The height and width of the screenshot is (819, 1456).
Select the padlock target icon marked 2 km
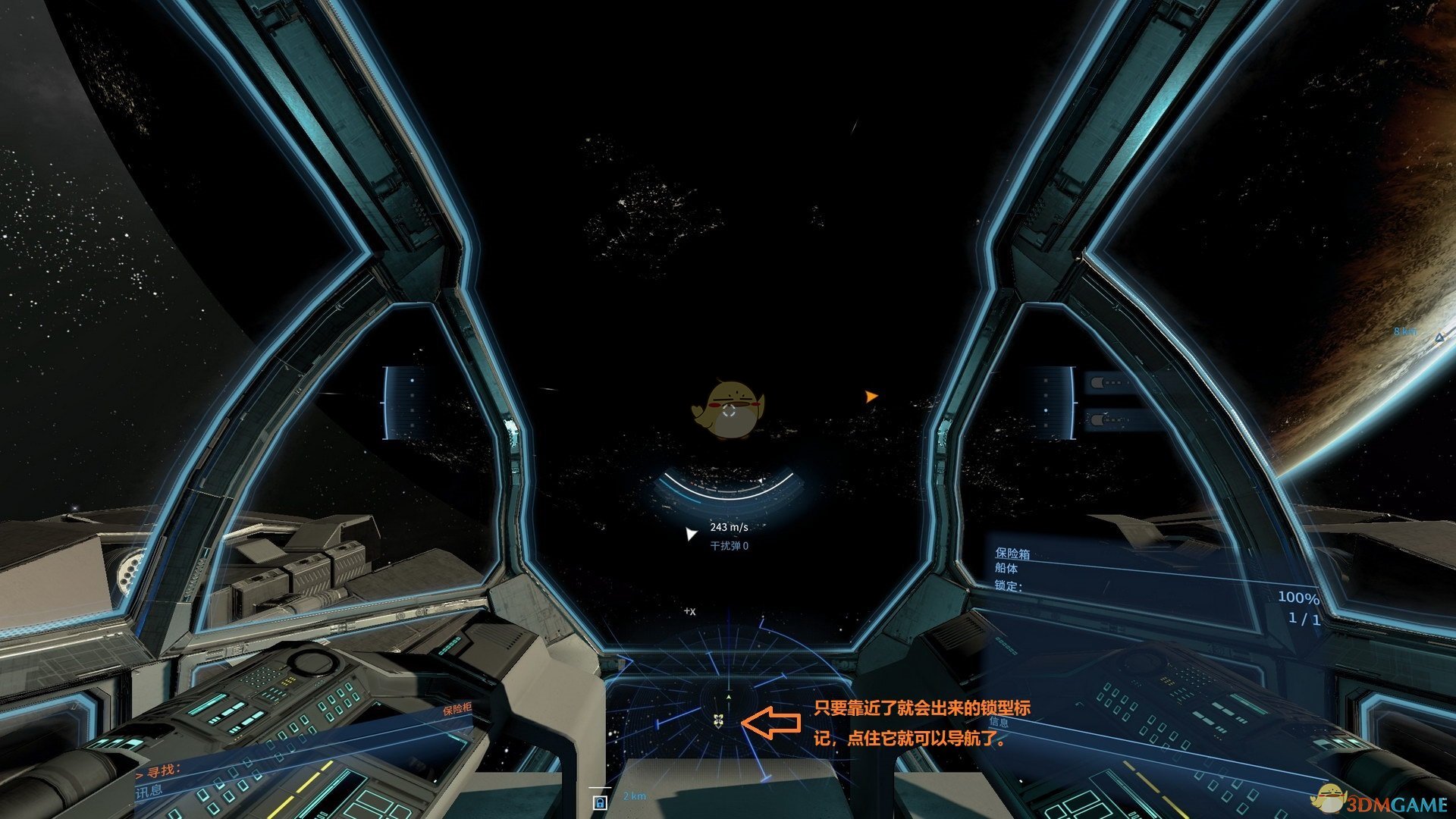point(600,802)
